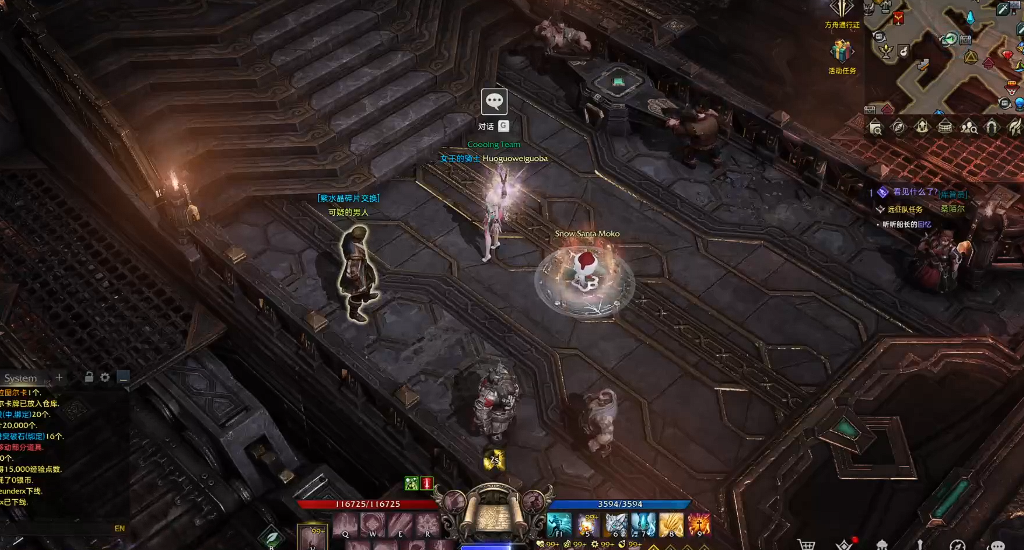
Task: Use the item in hotbar slot 5
Action: tap(588, 524)
